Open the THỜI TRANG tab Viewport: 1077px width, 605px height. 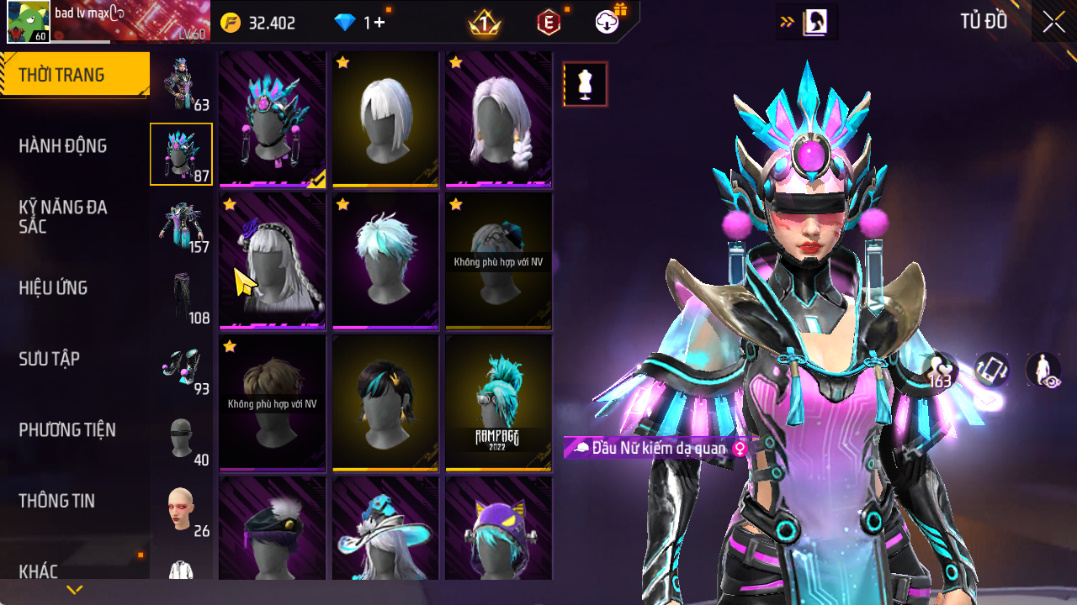[62, 76]
